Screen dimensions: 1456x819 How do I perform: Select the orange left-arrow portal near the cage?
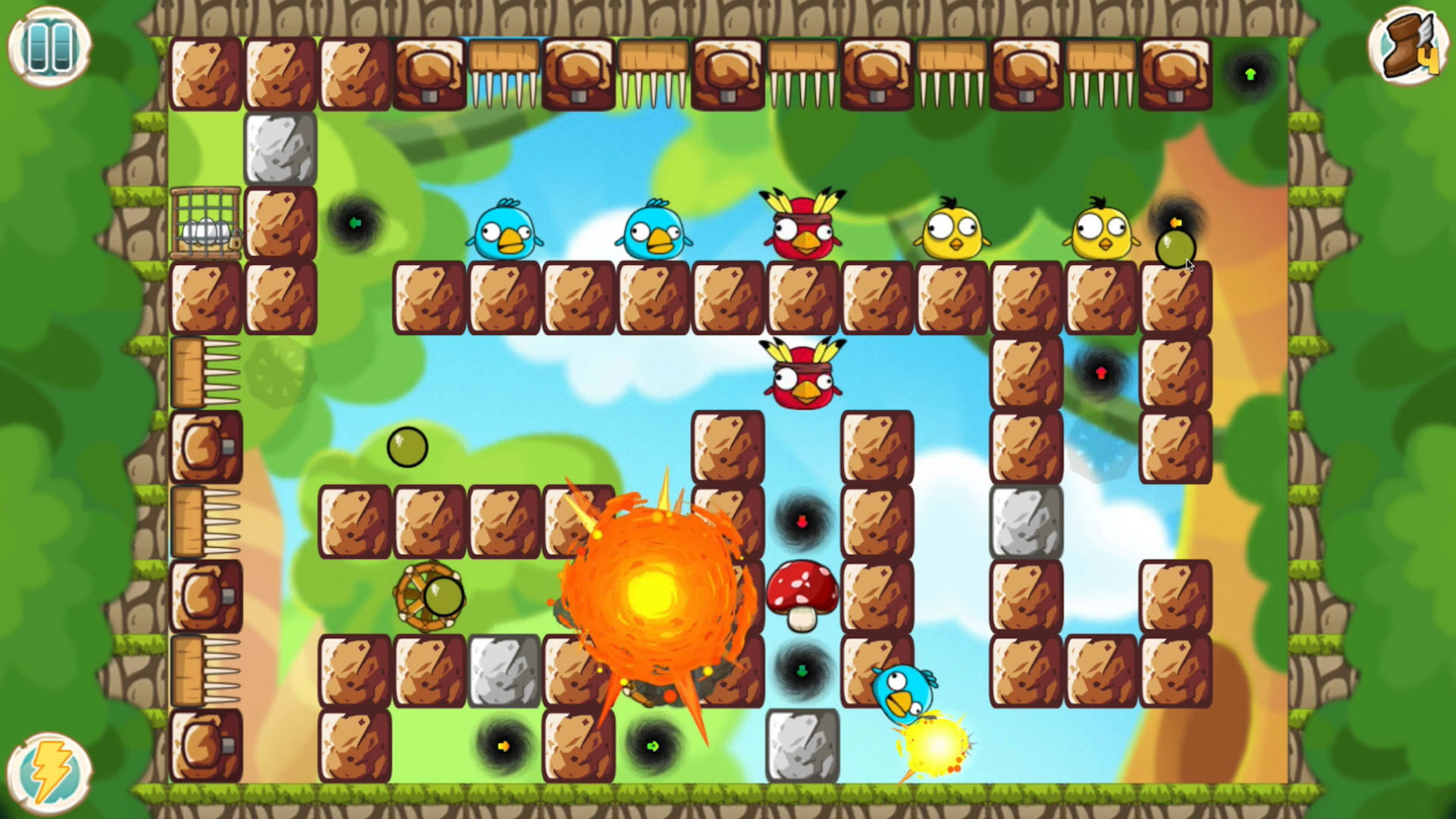click(x=356, y=222)
